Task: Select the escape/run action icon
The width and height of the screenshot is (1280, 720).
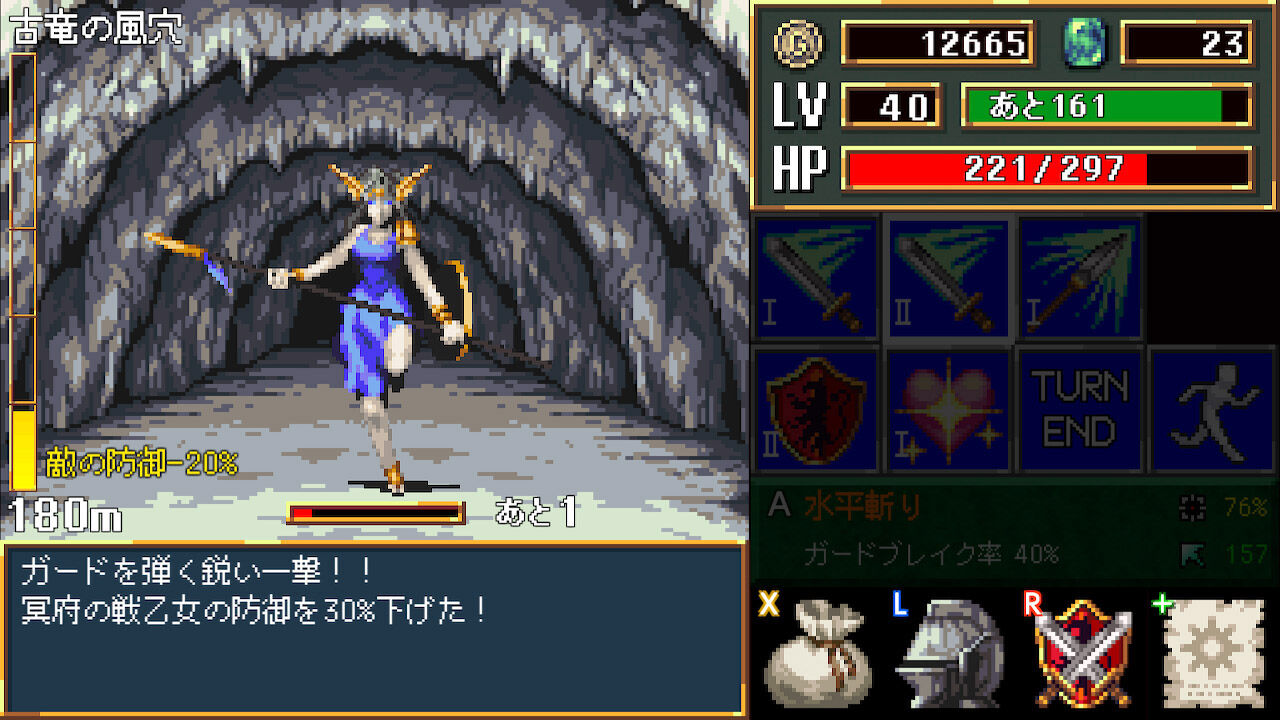Action: coord(1212,408)
